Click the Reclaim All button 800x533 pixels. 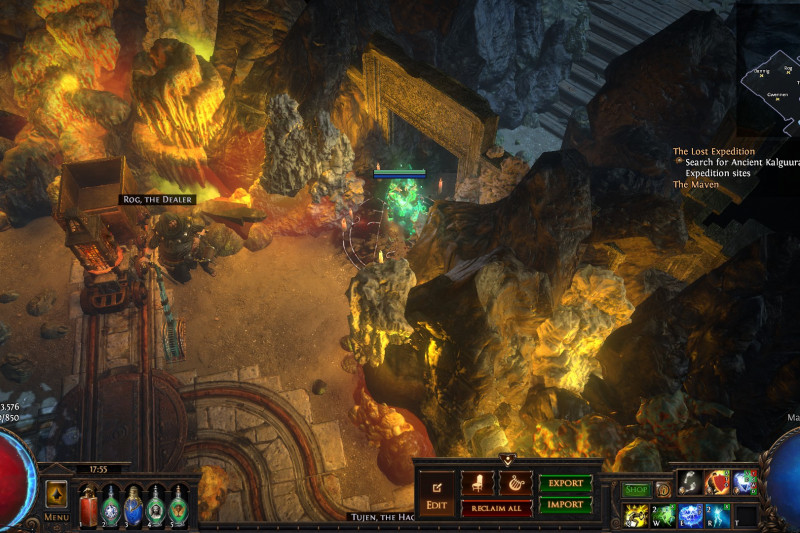[x=496, y=508]
